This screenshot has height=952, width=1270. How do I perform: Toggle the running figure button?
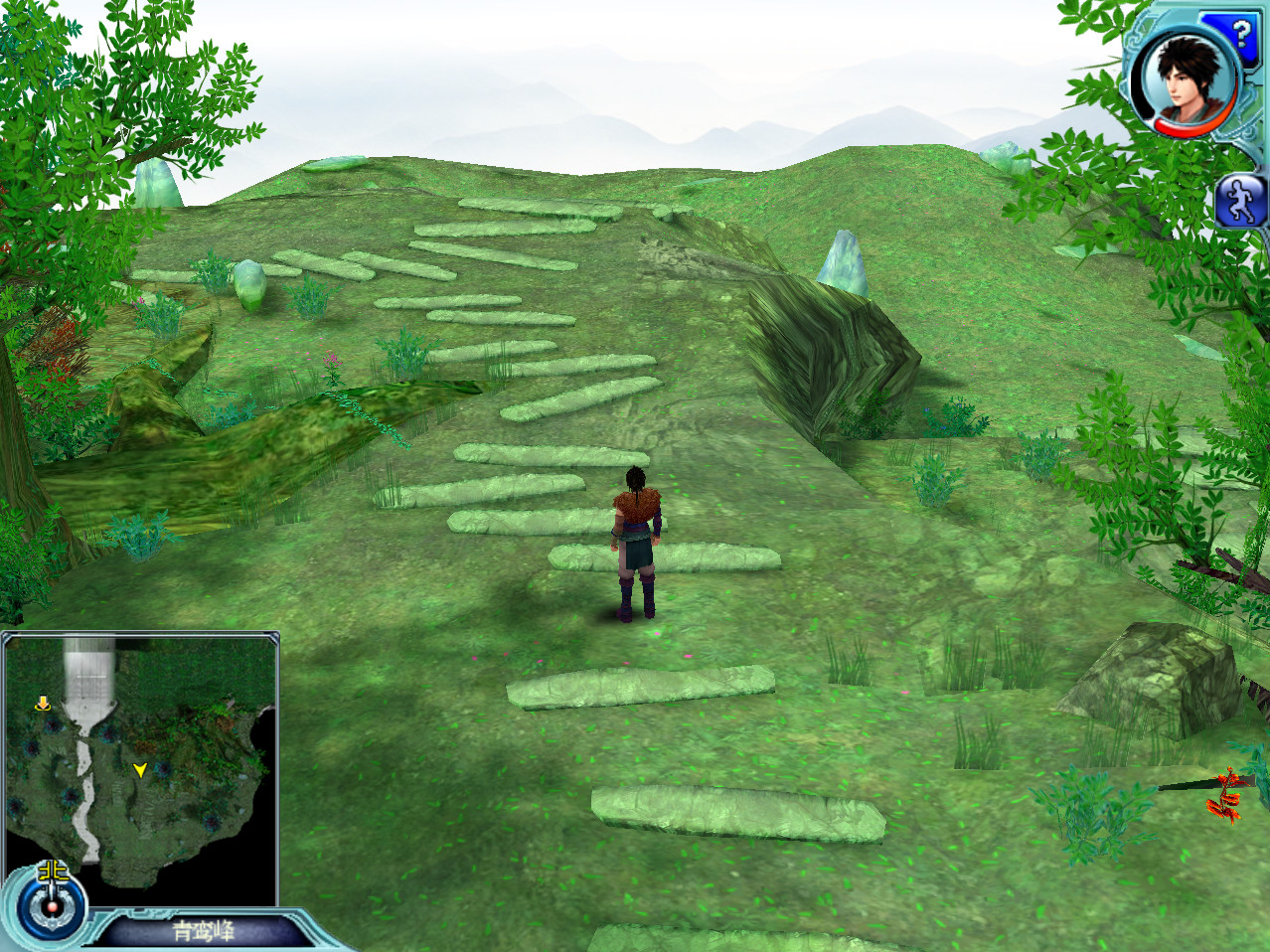[x=1240, y=201]
